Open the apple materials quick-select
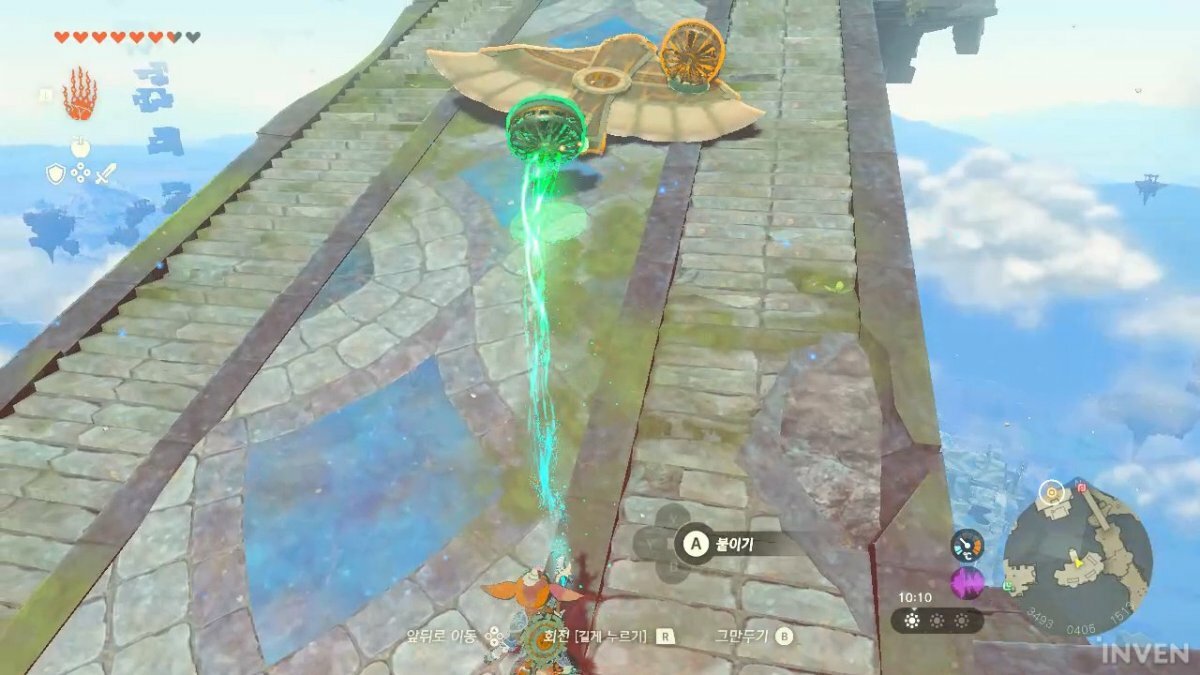The image size is (1200, 675). click(x=80, y=148)
